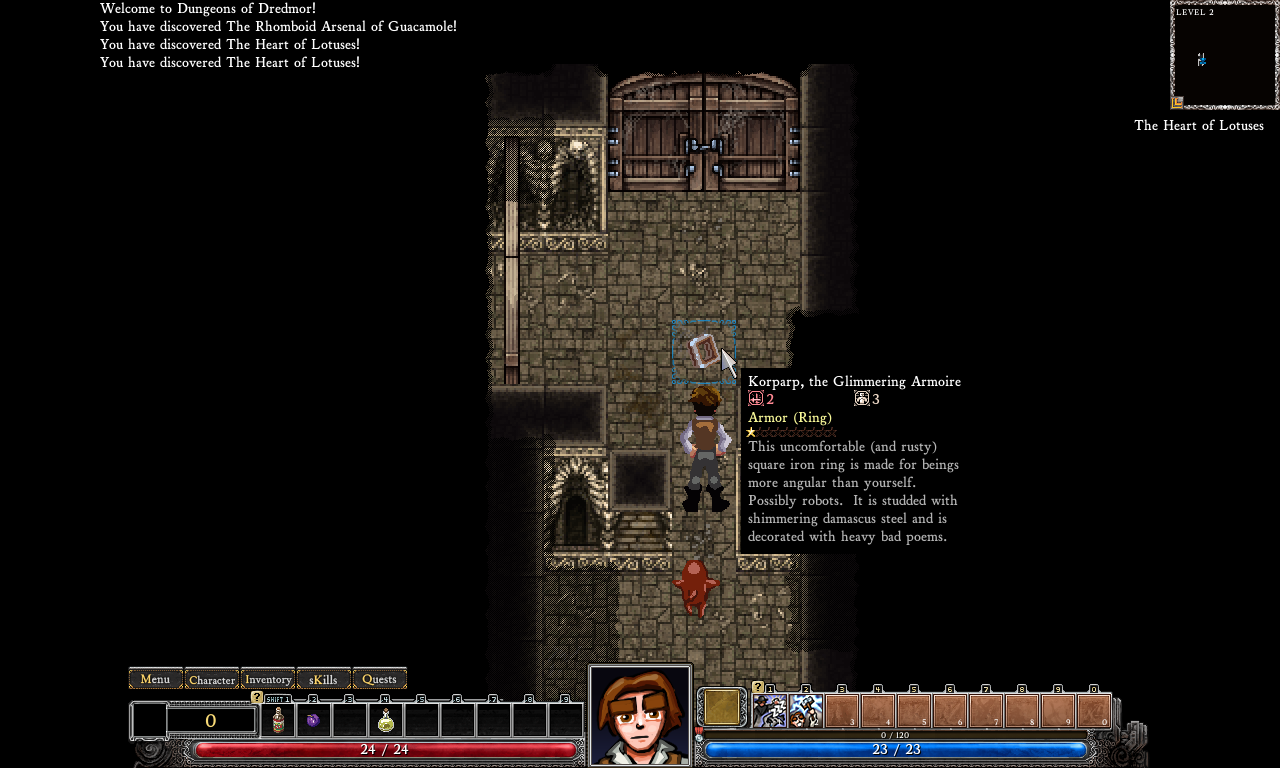Toggle the minimap resize corner icon
Image resolution: width=1280 pixels, height=768 pixels.
(1178, 102)
